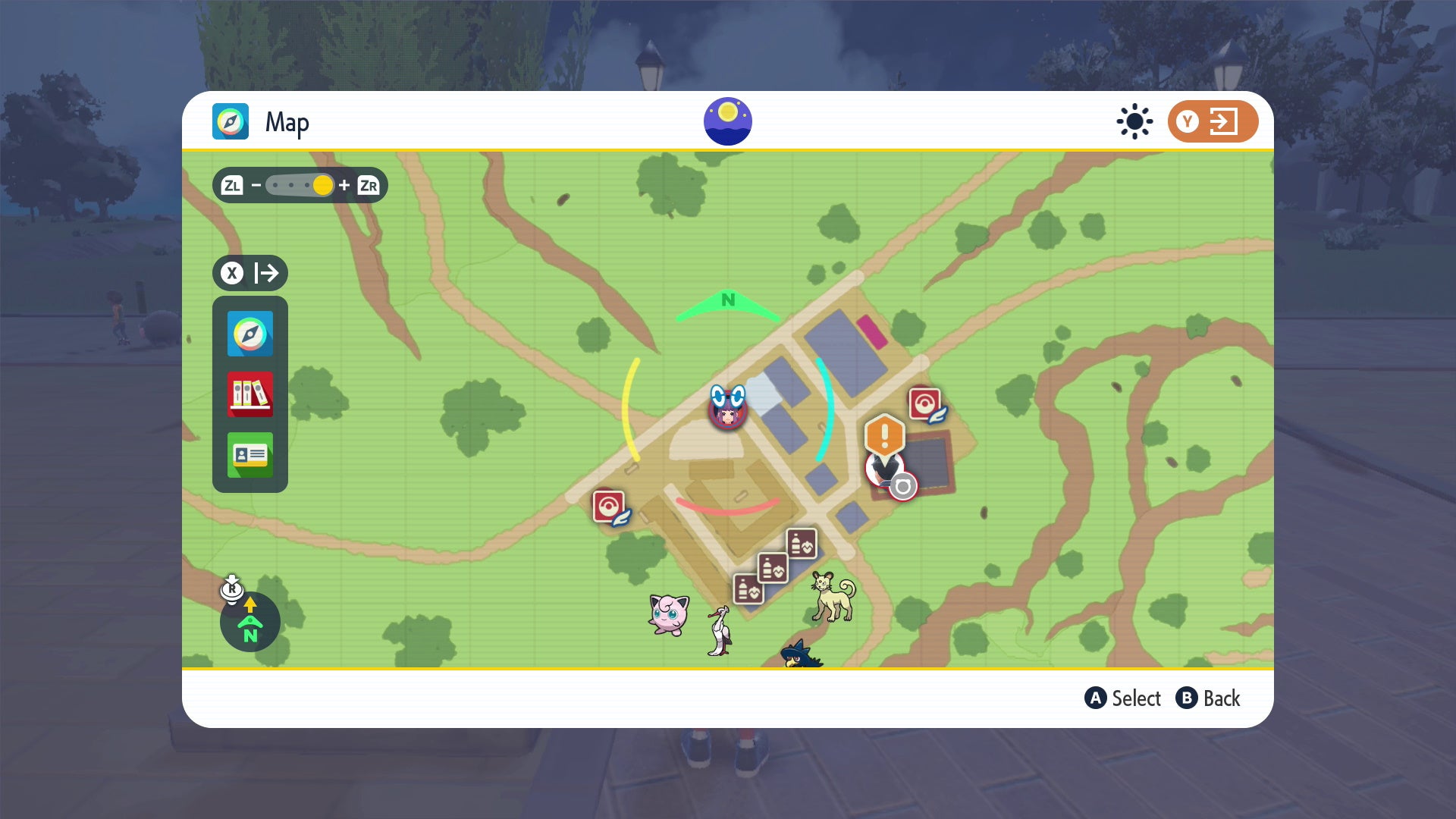Select the compass Map icon in the sidebar
The image size is (1456, 819).
pyautogui.click(x=250, y=333)
